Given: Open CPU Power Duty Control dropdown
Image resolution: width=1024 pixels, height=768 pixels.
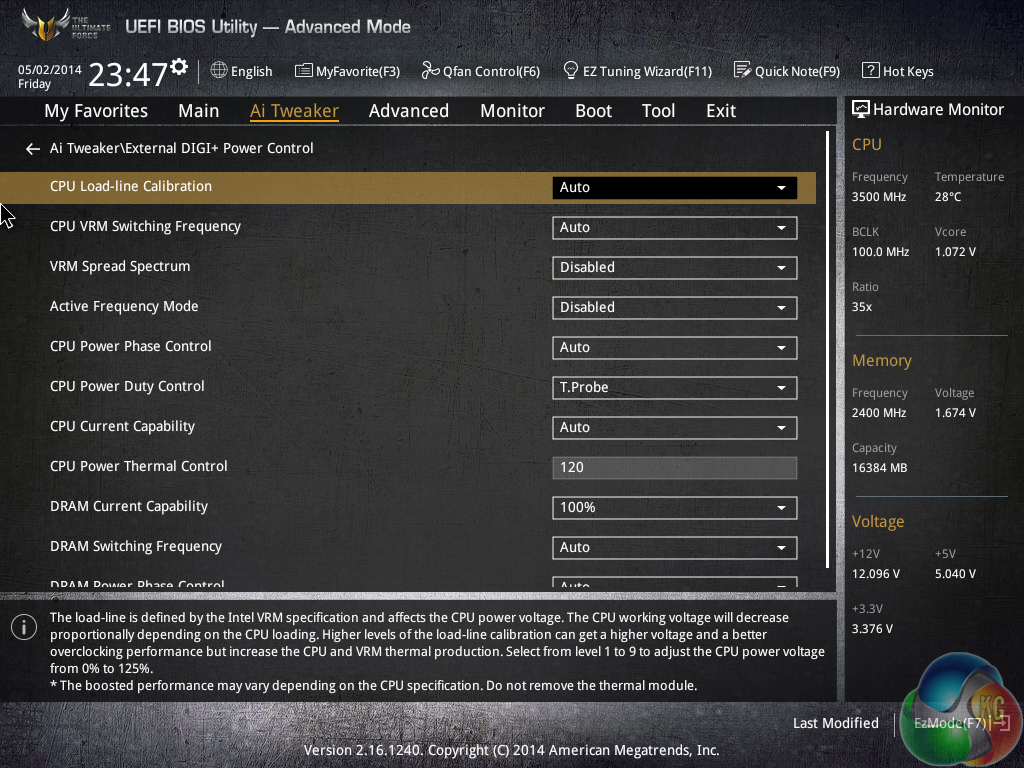Looking at the screenshot, I should click(674, 387).
